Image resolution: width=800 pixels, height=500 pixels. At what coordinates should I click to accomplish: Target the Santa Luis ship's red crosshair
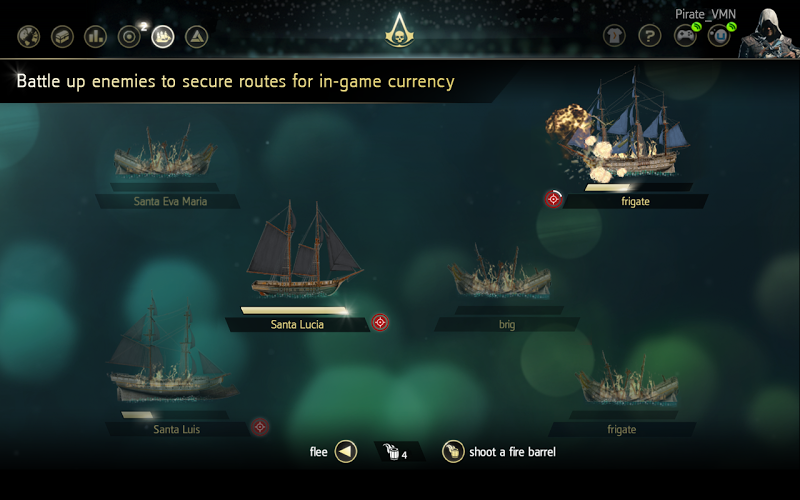(260, 427)
